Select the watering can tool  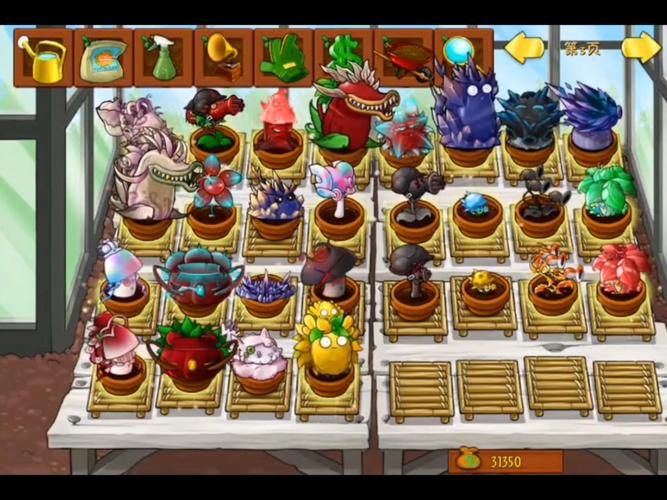[x=43, y=58]
